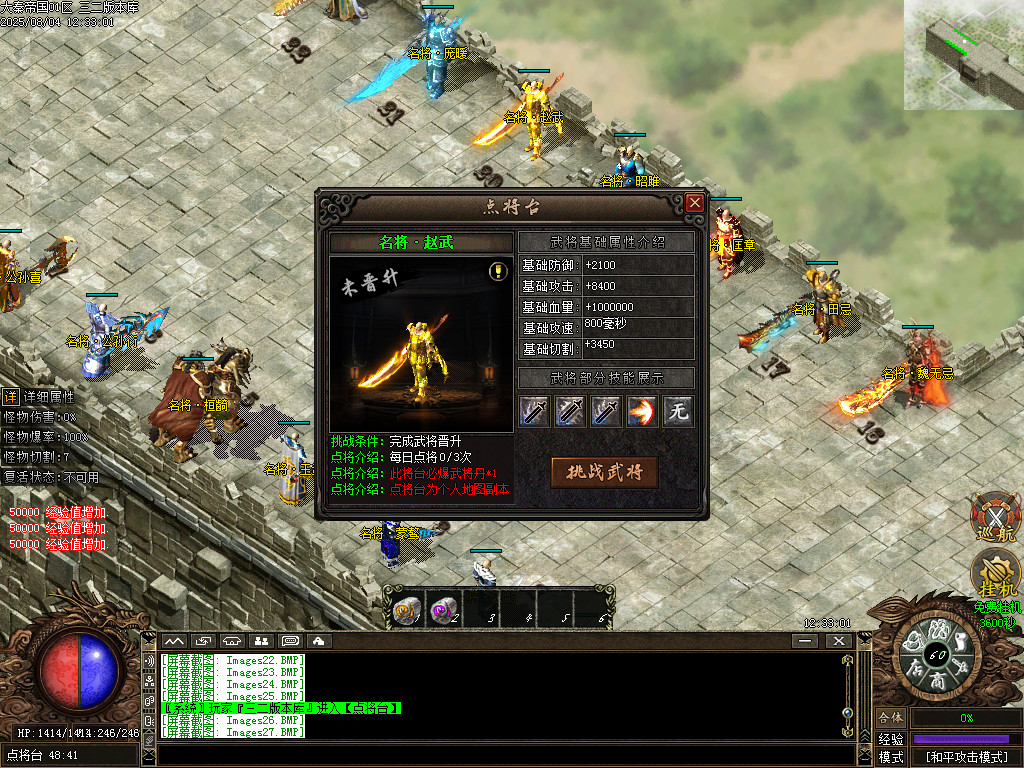Close the chat window with X
The width and height of the screenshot is (1024, 768).
click(835, 640)
